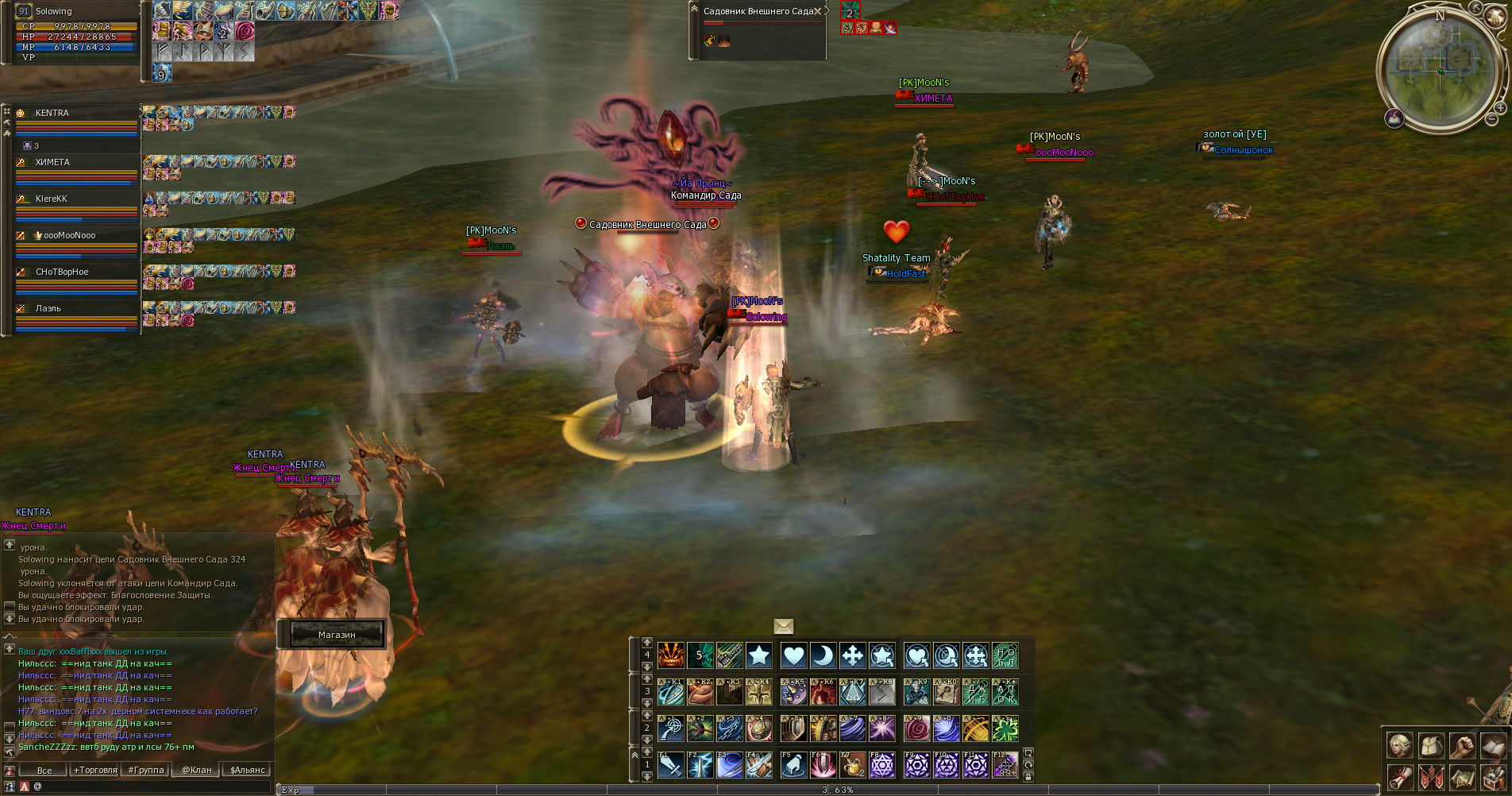Select the @Клан chat tab
1512x796 pixels.
197,770
